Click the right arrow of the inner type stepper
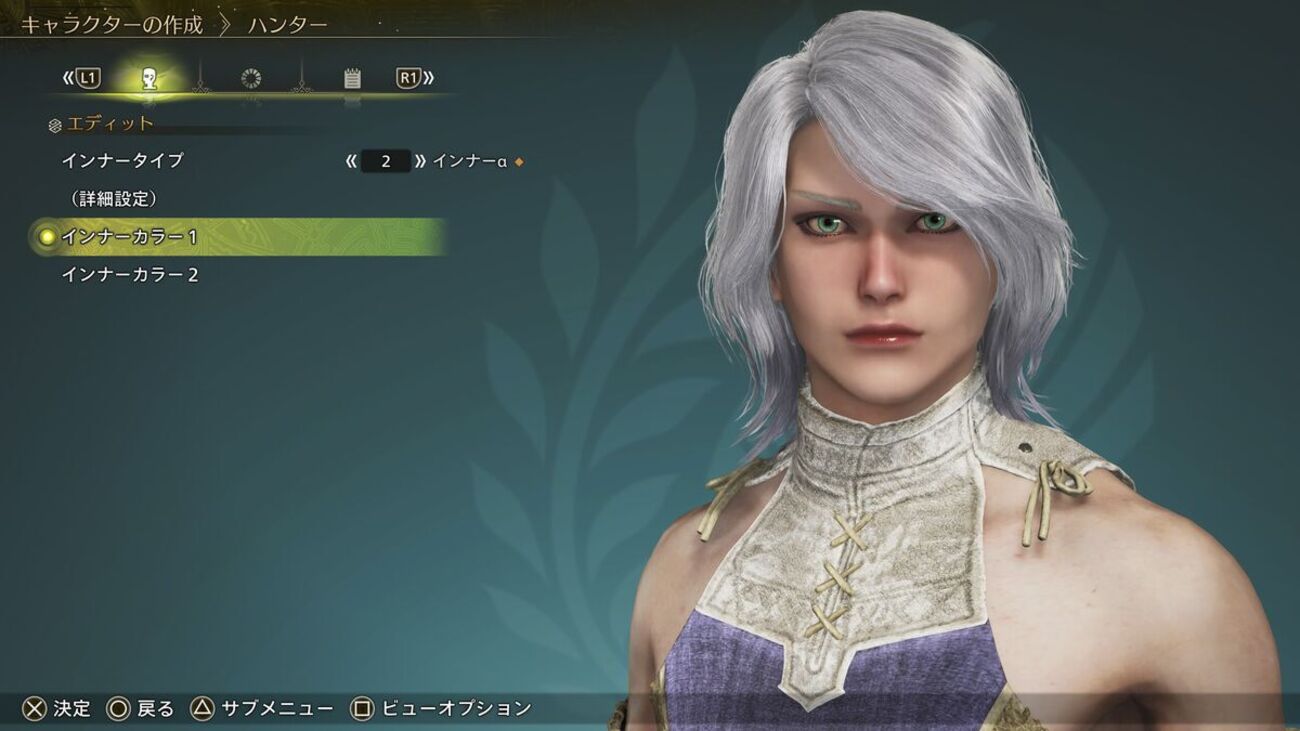 point(421,161)
